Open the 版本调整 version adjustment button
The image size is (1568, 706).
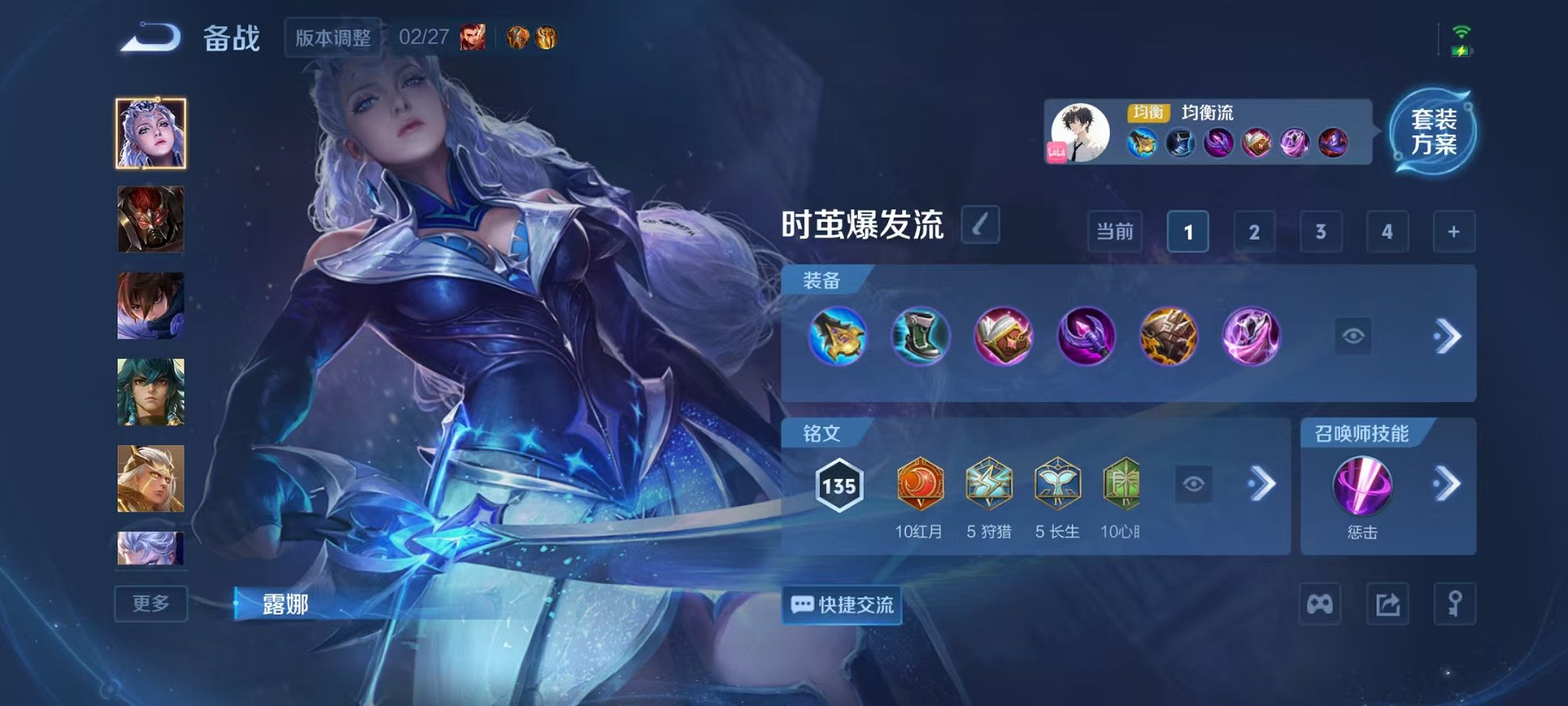click(334, 35)
